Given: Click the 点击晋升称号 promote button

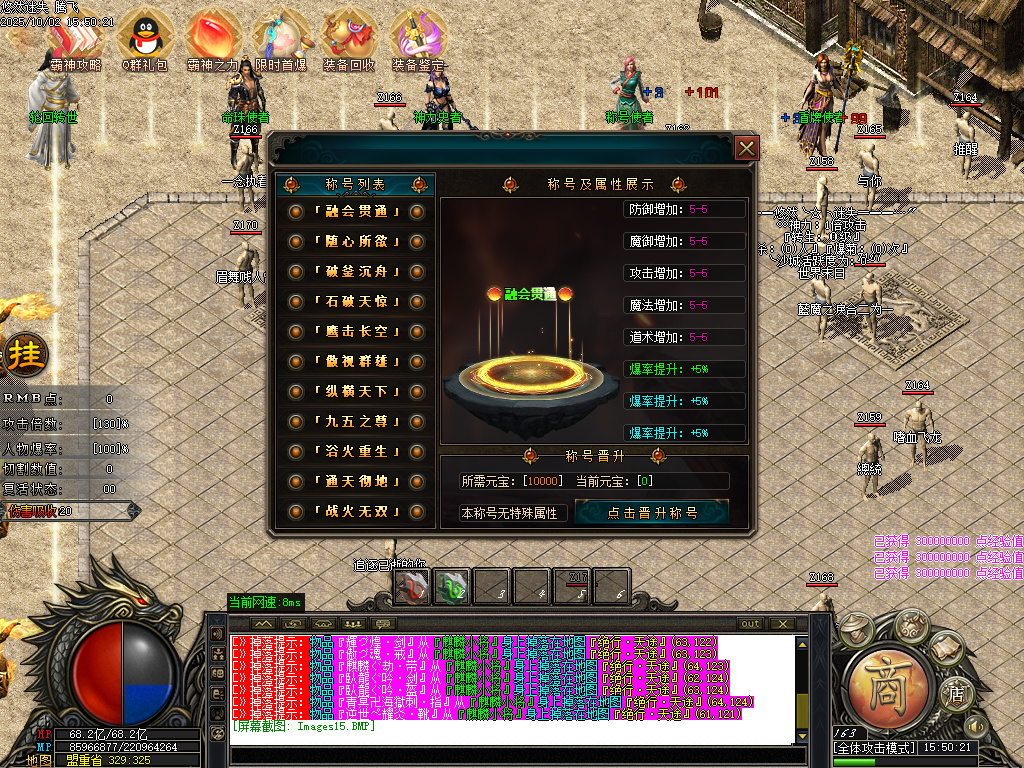Looking at the screenshot, I should coord(652,513).
